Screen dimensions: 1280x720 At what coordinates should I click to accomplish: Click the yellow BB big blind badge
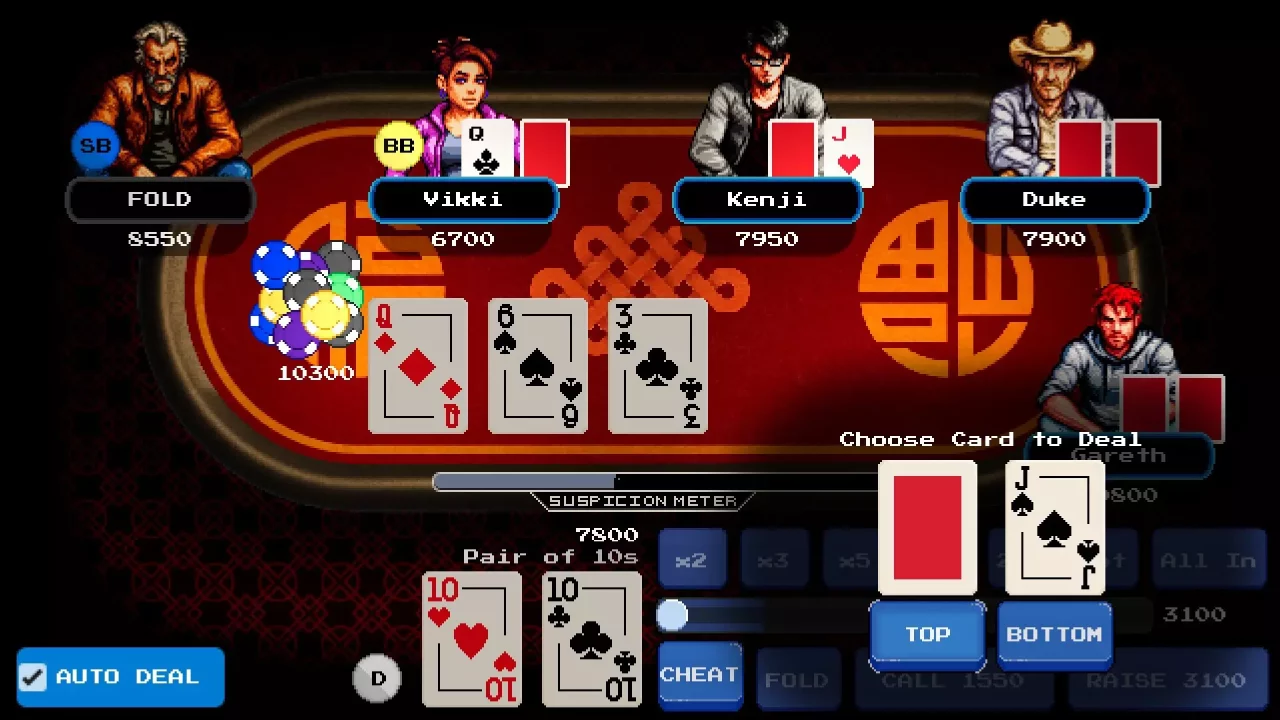pyautogui.click(x=398, y=145)
